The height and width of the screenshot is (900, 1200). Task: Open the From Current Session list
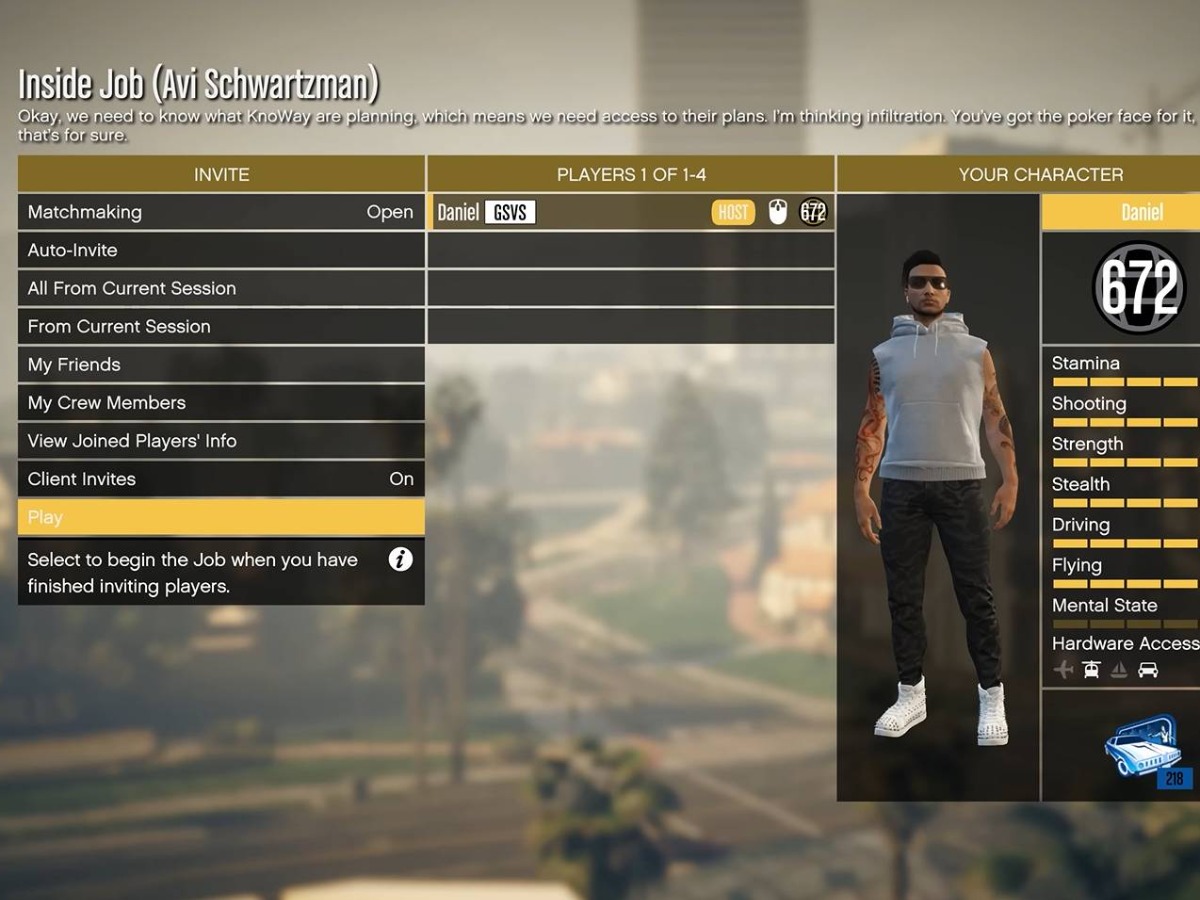click(x=220, y=326)
